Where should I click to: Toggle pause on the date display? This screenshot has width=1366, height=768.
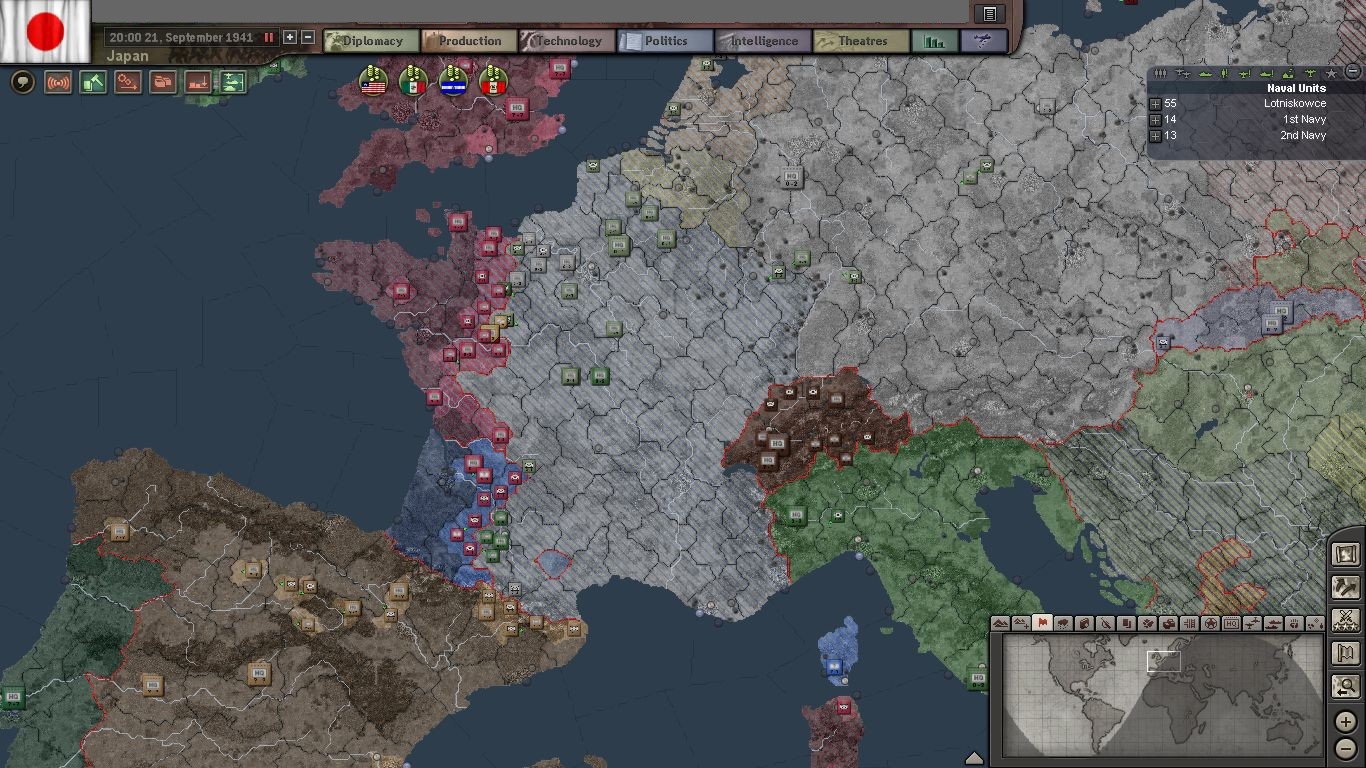[x=268, y=37]
